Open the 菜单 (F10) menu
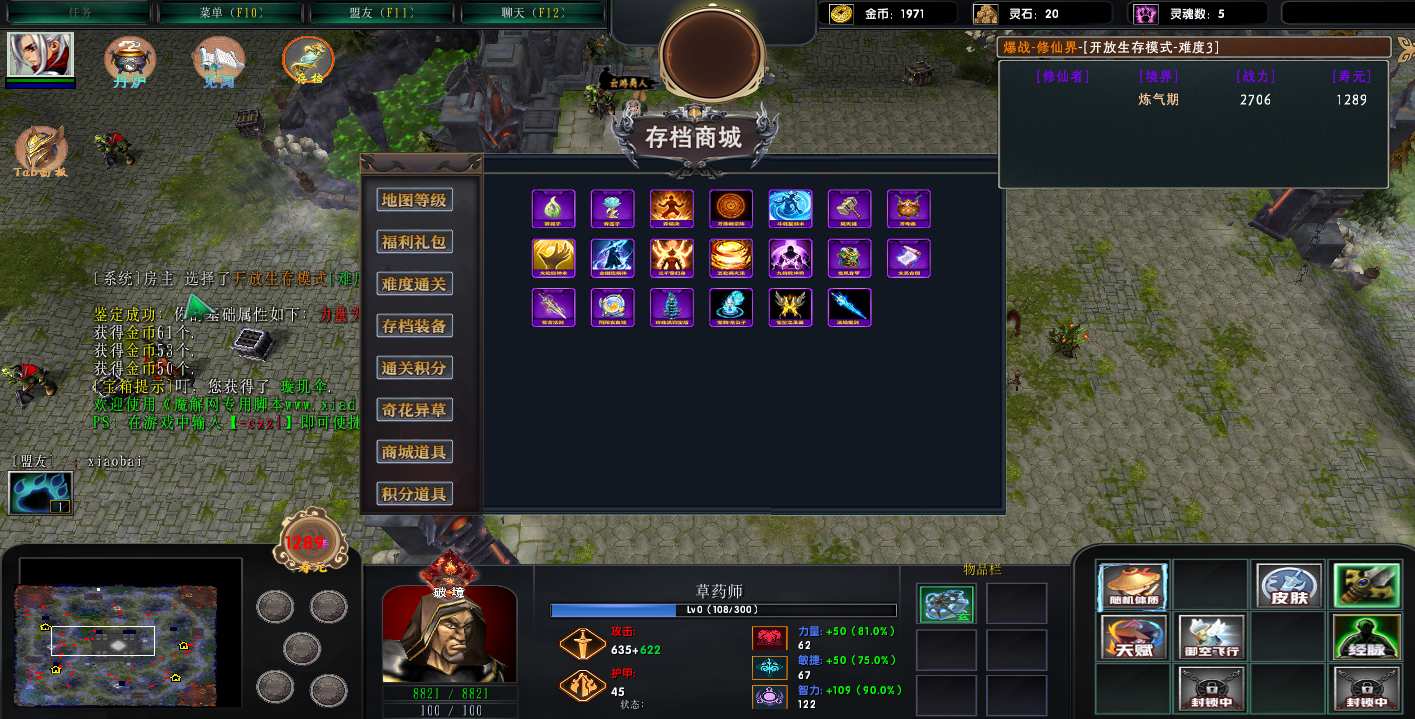This screenshot has width=1415, height=719. (x=230, y=13)
